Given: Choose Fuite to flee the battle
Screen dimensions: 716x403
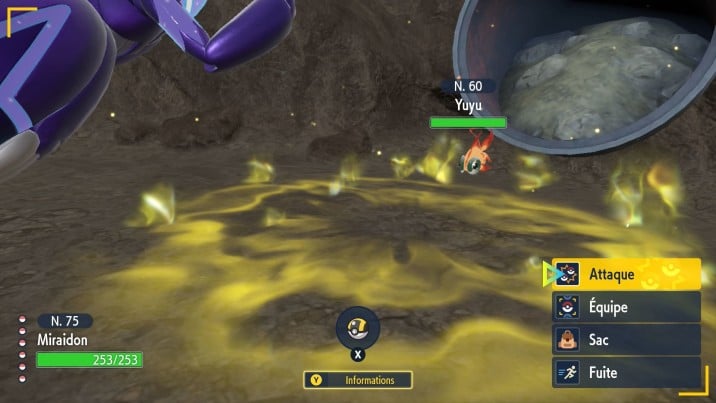Looking at the screenshot, I should click(626, 373).
